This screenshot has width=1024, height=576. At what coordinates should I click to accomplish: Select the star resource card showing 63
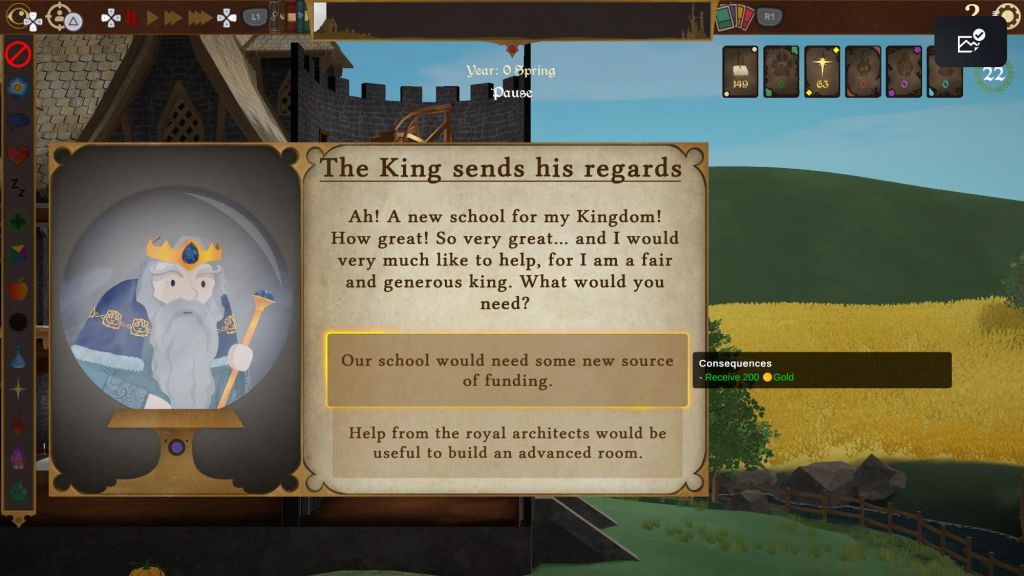tap(822, 72)
